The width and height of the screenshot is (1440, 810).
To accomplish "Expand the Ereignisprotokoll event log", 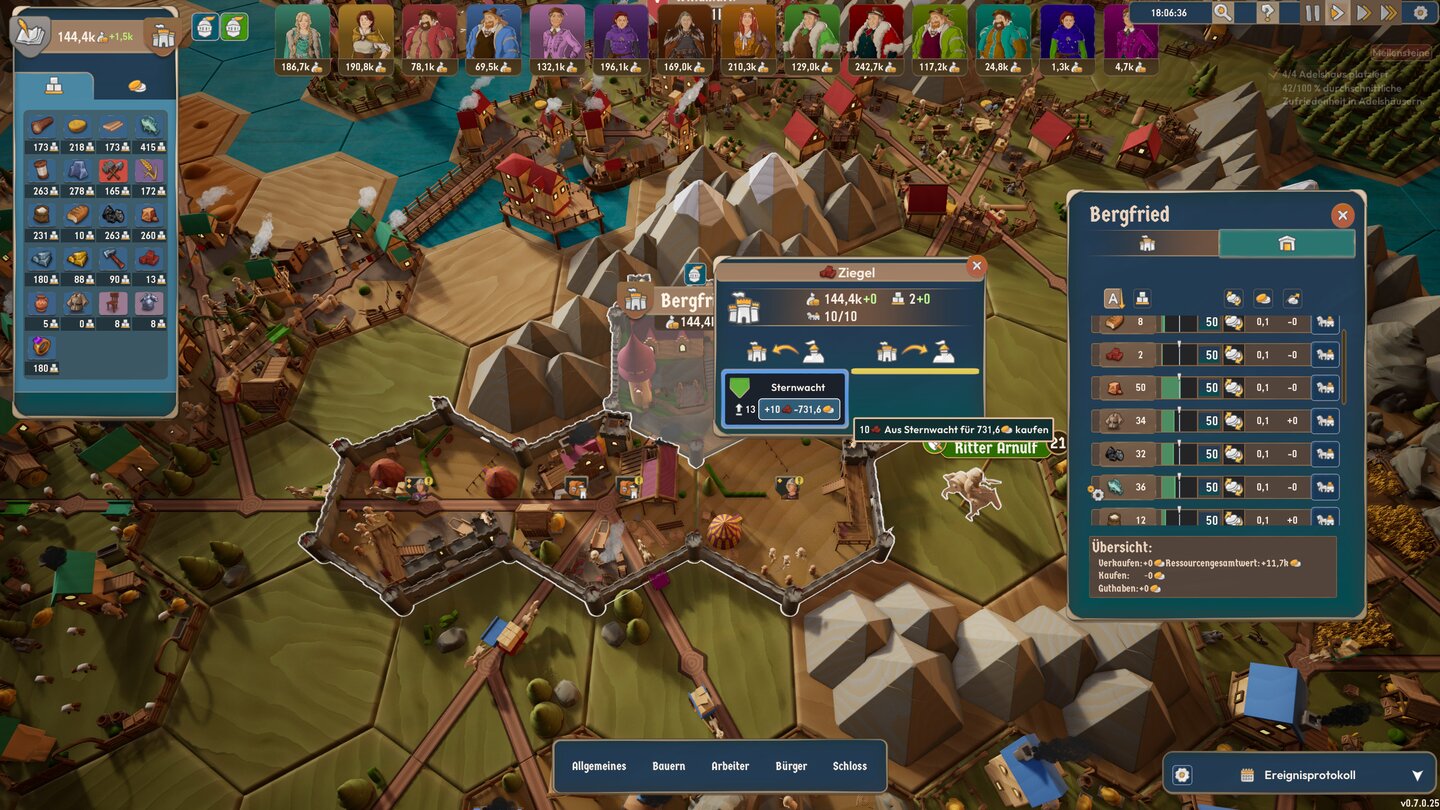I will (1416, 775).
